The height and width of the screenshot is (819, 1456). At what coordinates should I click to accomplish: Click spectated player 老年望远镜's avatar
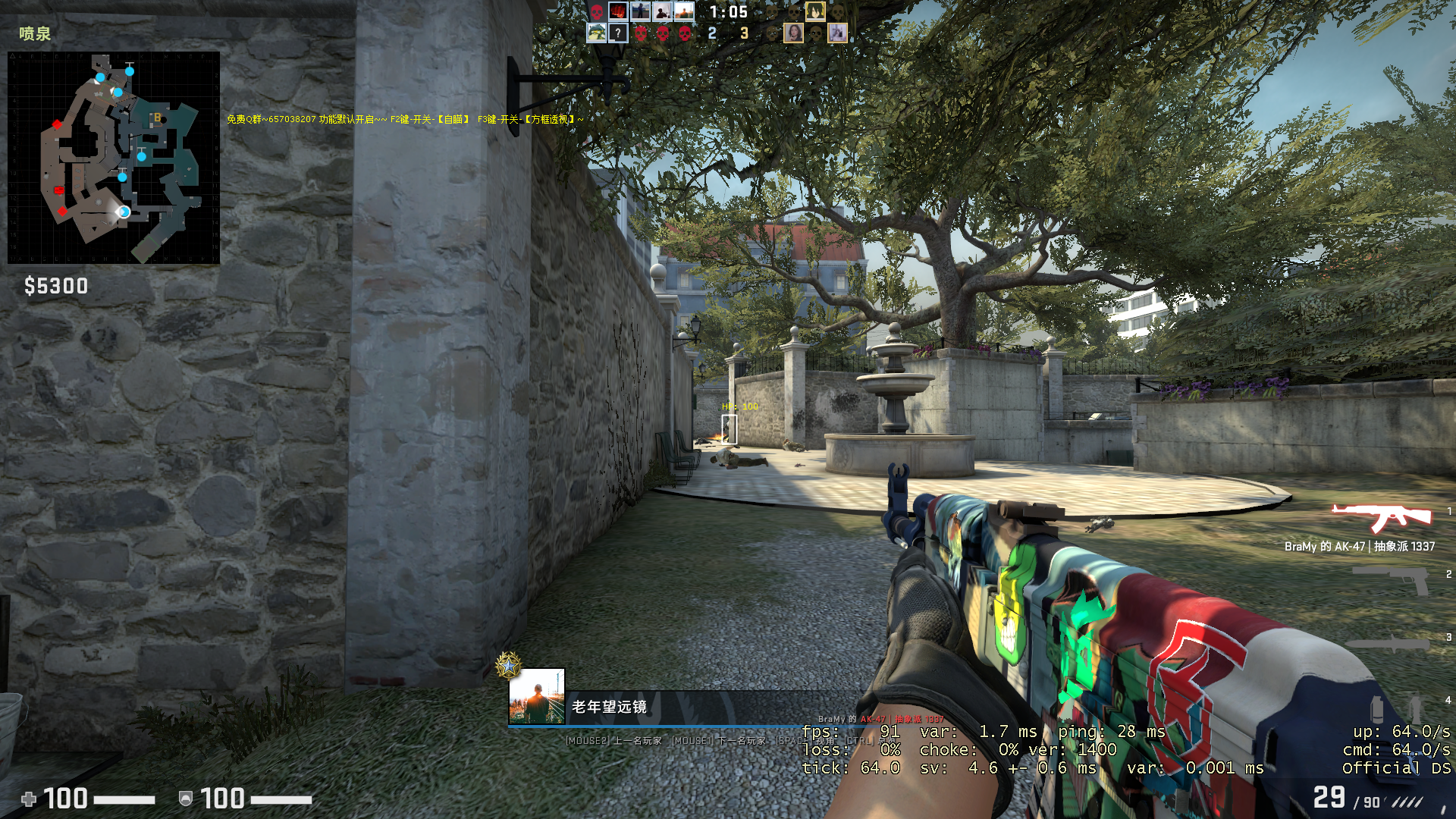point(537,696)
